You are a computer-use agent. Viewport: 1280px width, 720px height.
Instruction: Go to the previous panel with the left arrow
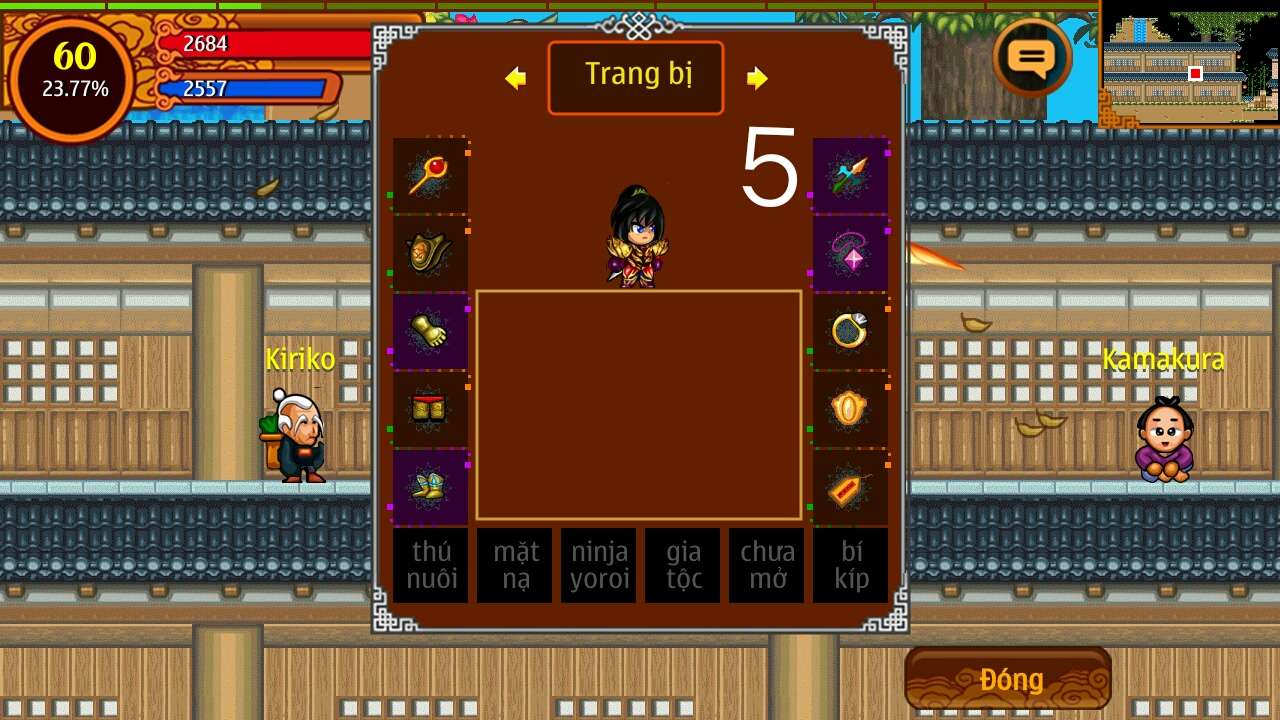coord(516,78)
